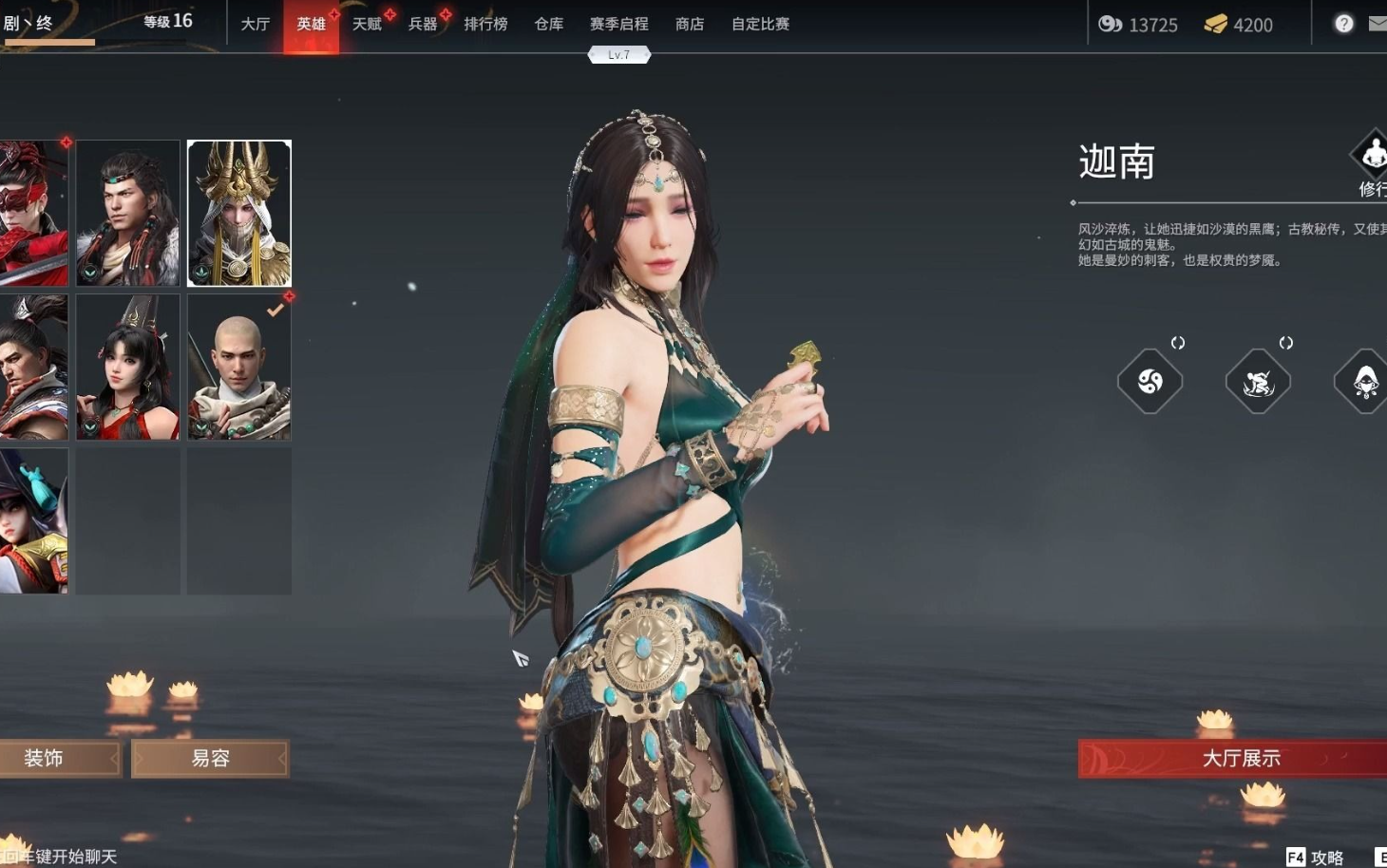
Task: Open the 兵器 weapons tab
Action: point(423,24)
